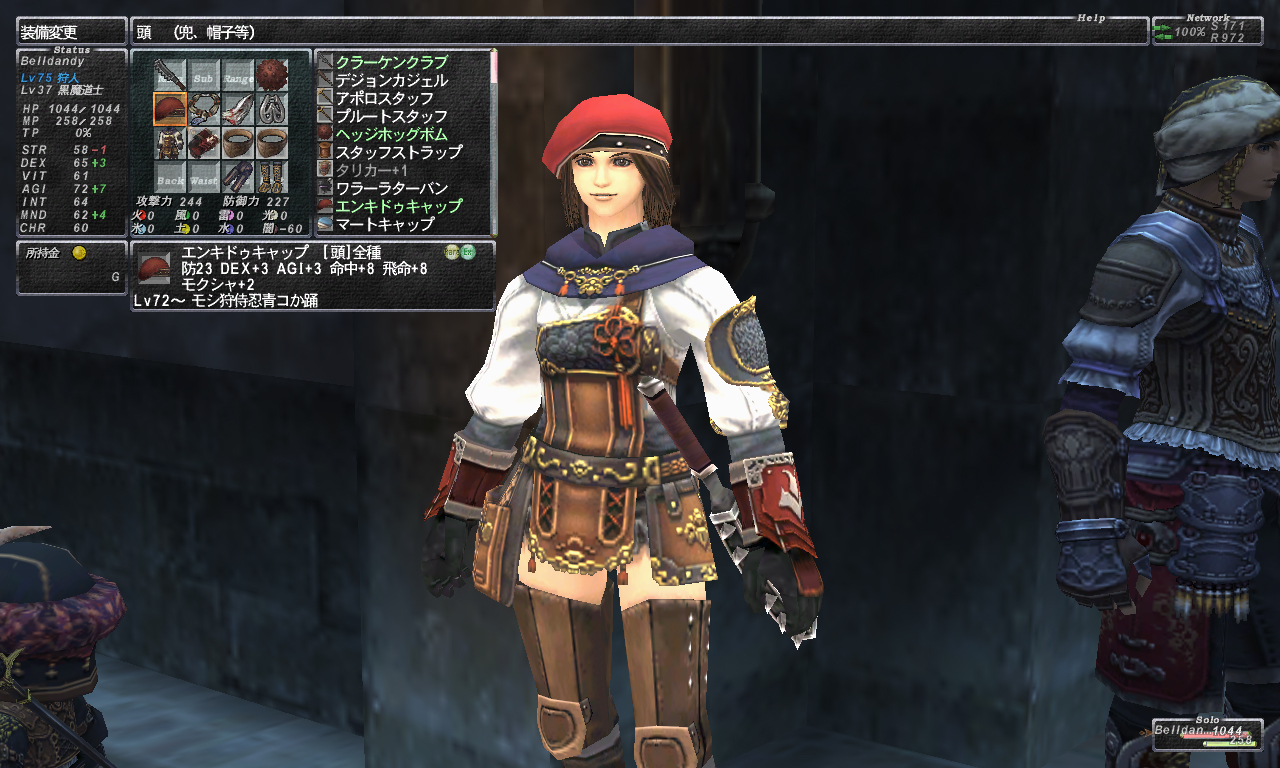Viewport: 1280px width, 768px height.
Task: Select ヘッジホッグボム list entry
Action: [x=391, y=134]
